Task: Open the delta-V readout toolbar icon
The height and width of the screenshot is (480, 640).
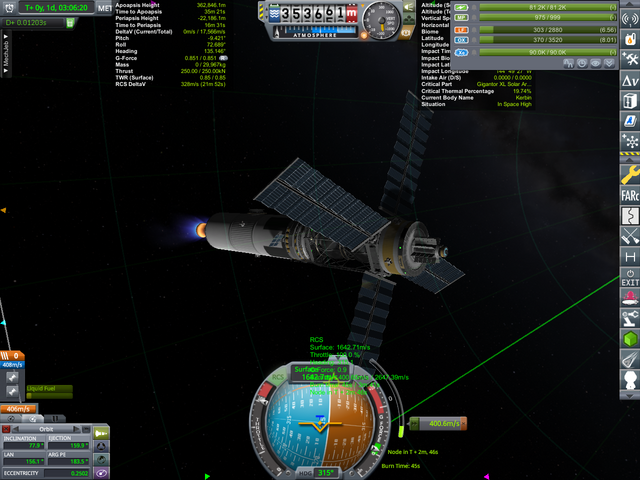Action: (x=630, y=80)
